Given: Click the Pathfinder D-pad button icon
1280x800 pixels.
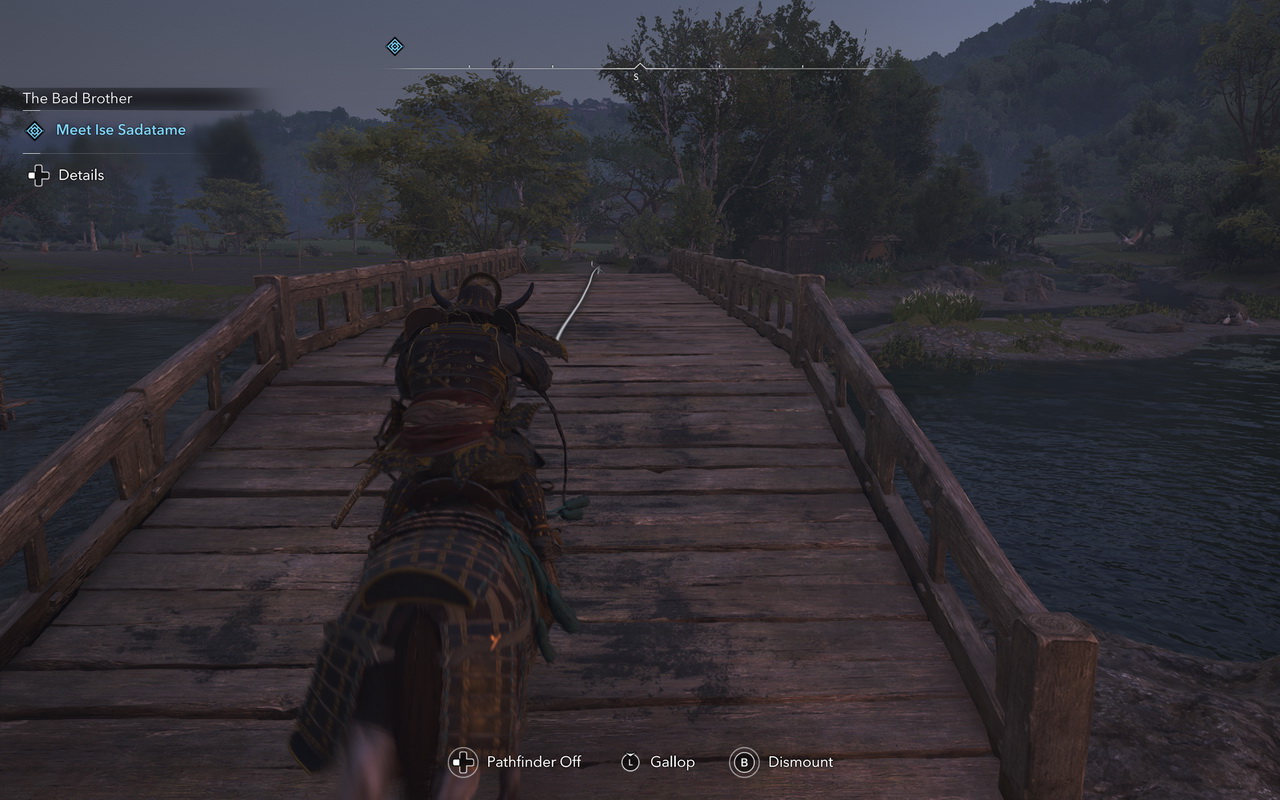Looking at the screenshot, I should (x=462, y=762).
